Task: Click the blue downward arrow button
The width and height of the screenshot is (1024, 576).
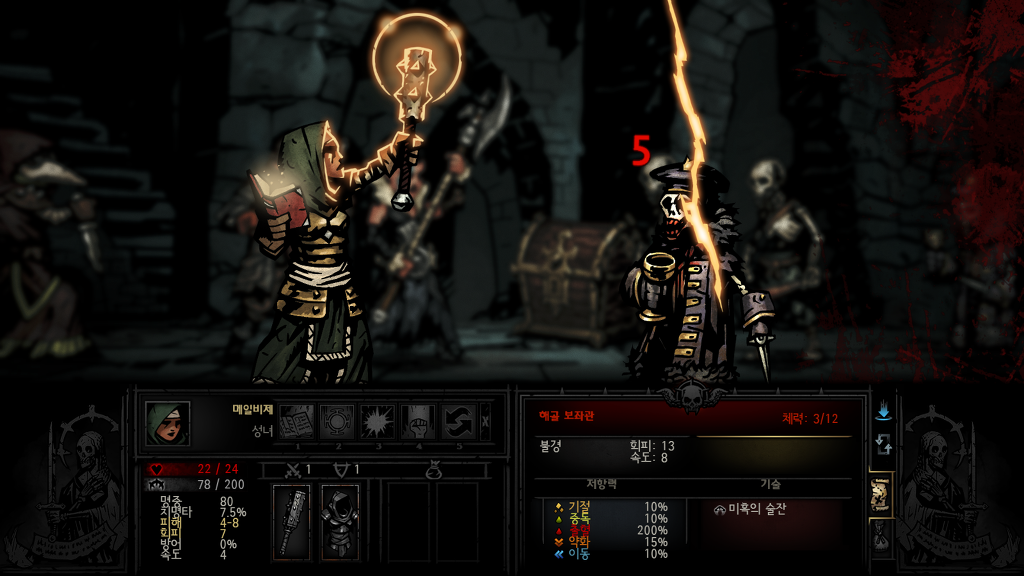Action: [882, 411]
